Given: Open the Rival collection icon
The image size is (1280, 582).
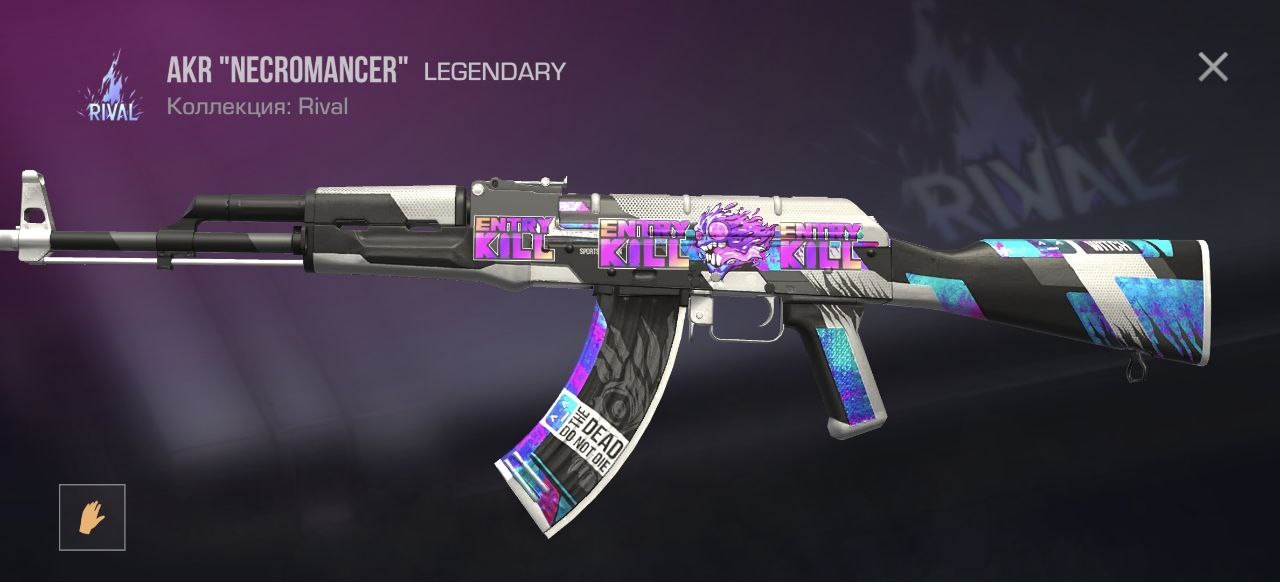Looking at the screenshot, I should tap(109, 88).
